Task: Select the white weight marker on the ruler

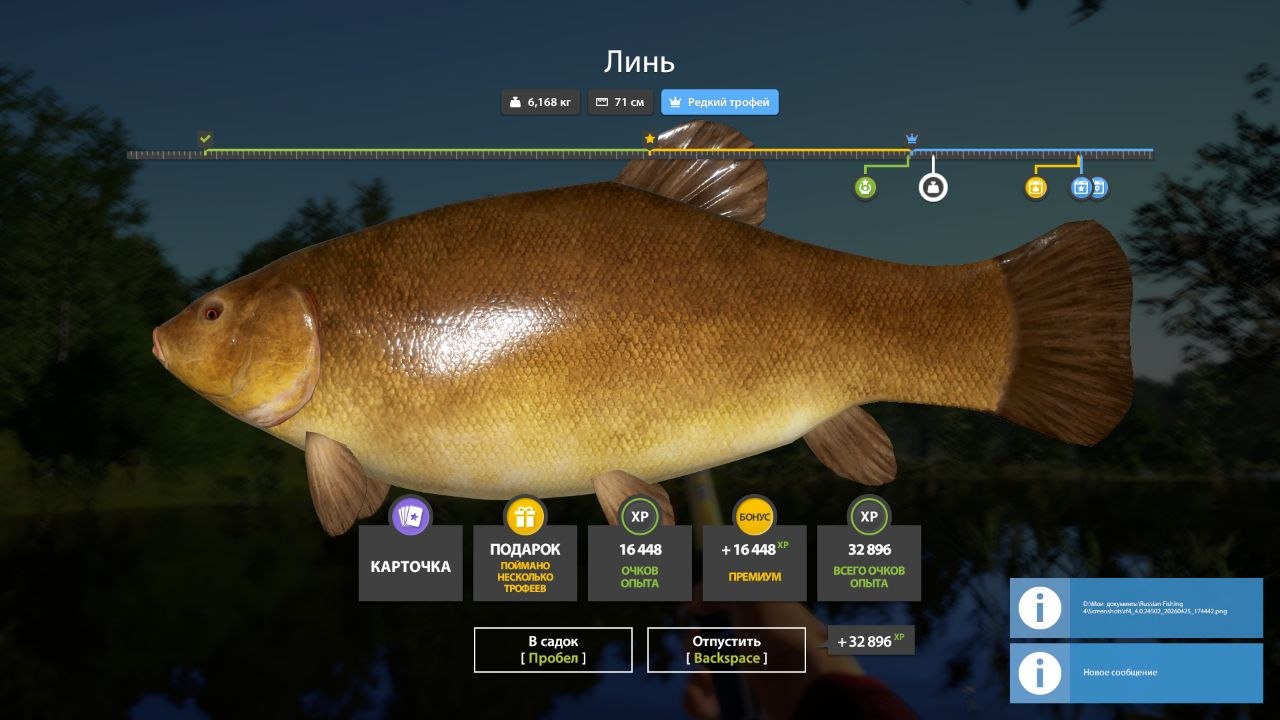Action: (x=933, y=187)
